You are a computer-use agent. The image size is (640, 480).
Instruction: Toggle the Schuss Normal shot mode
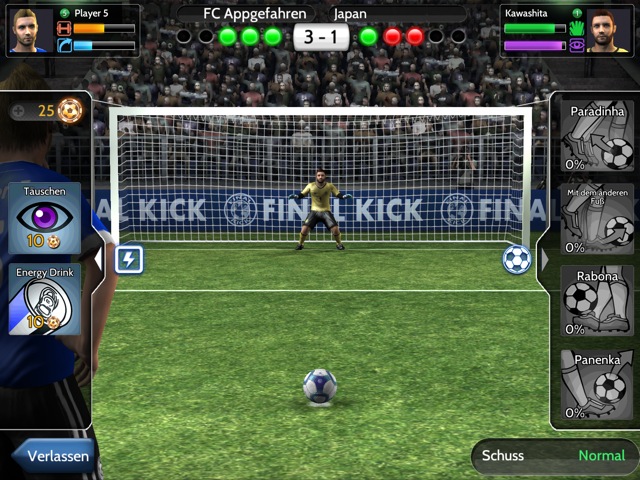553,456
